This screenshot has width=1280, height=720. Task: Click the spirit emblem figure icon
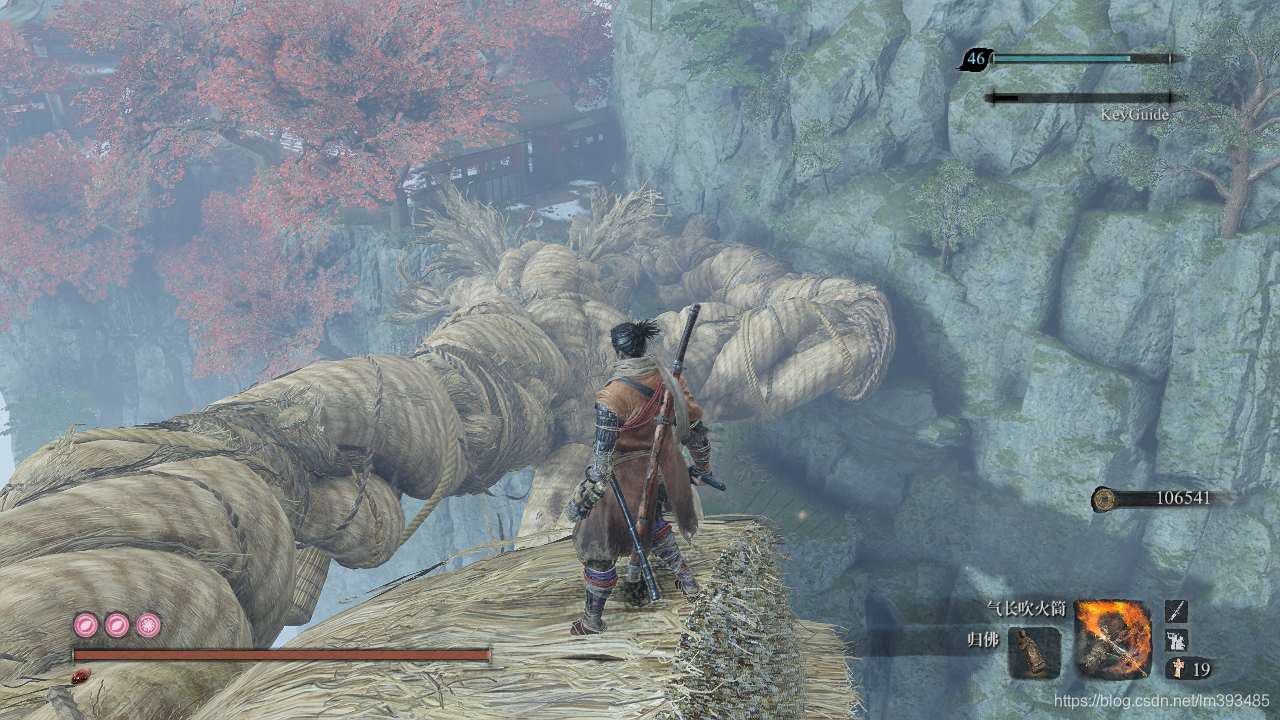1177,669
